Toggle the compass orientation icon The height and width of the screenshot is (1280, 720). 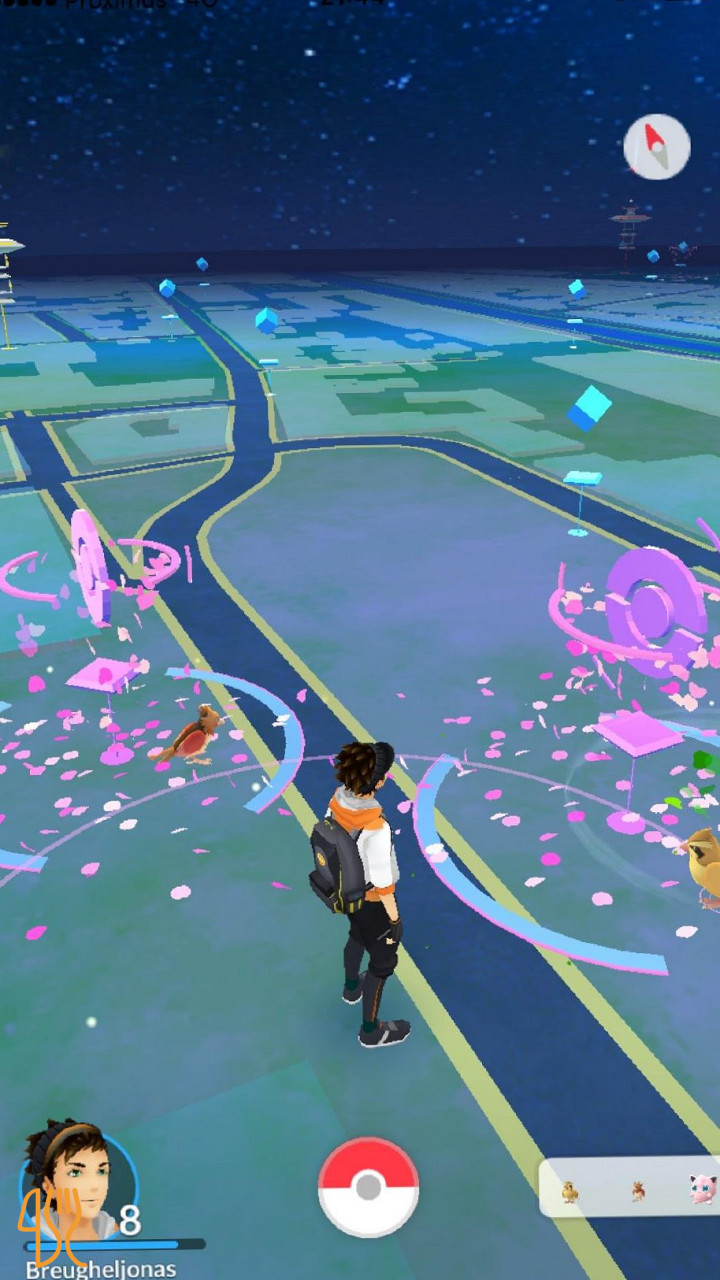click(x=657, y=147)
